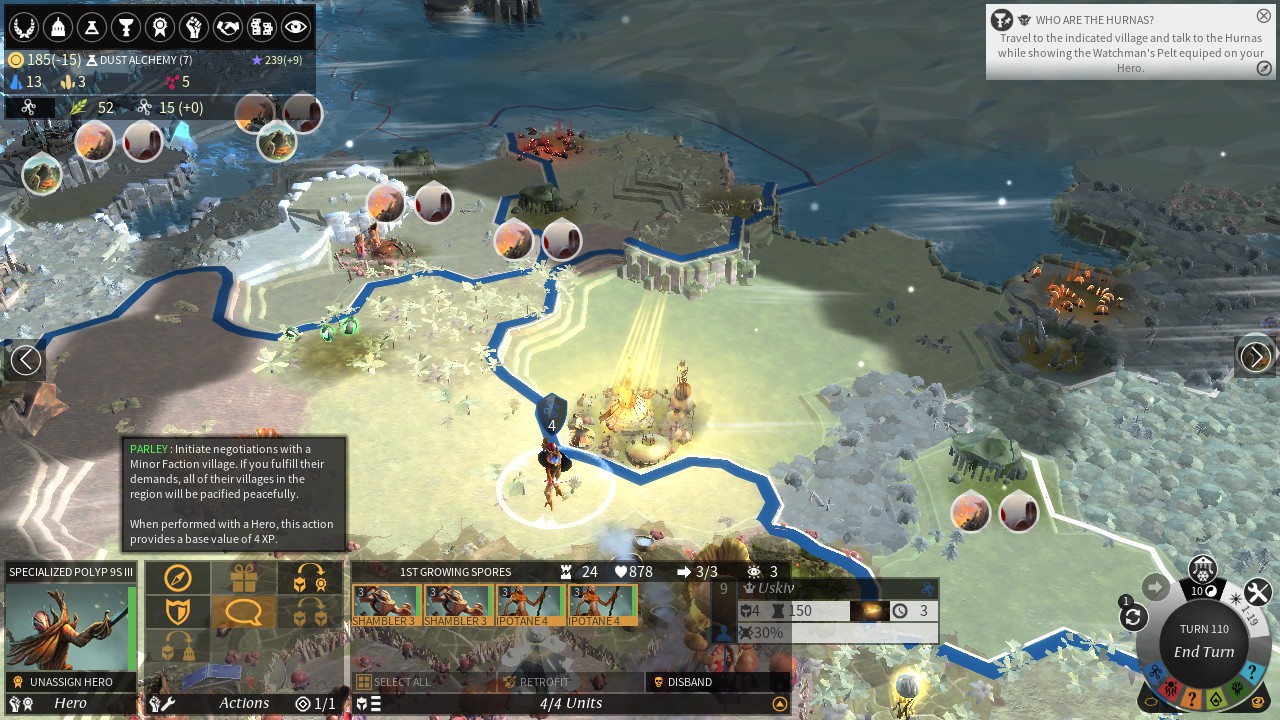Click the End Turn button

point(1204,651)
